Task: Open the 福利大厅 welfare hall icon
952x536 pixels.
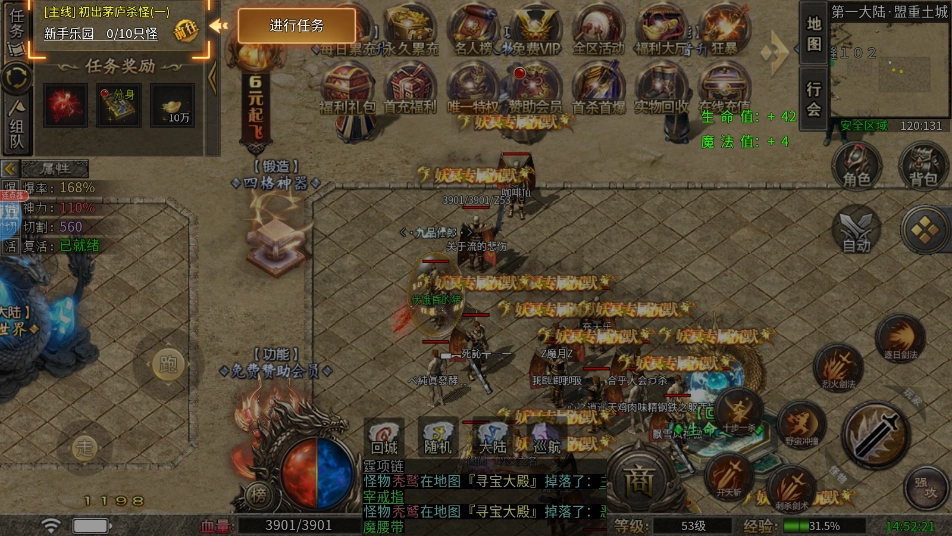Action: [x=661, y=27]
